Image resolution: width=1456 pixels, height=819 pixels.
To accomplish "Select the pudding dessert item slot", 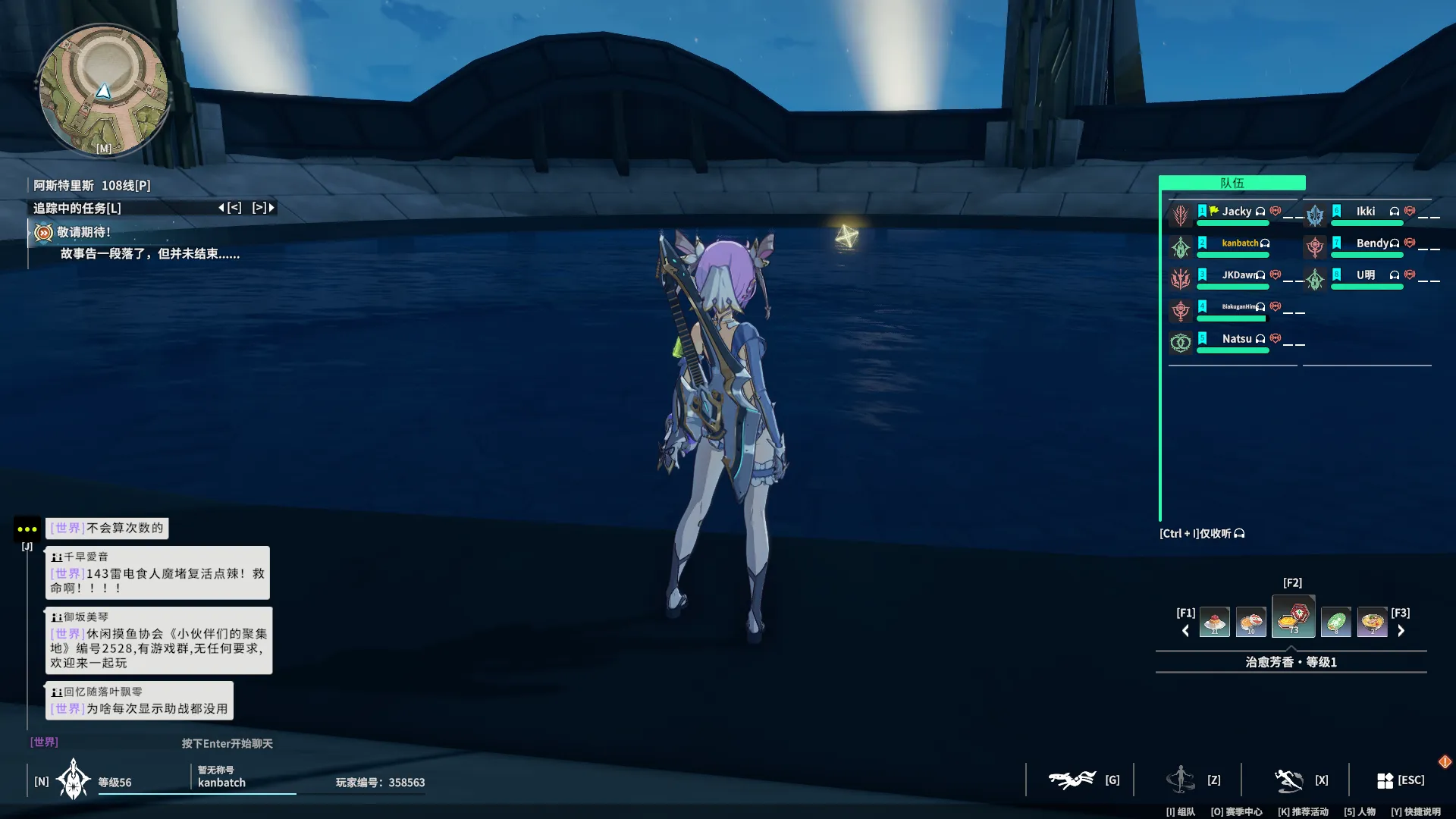I will coord(1214,623).
